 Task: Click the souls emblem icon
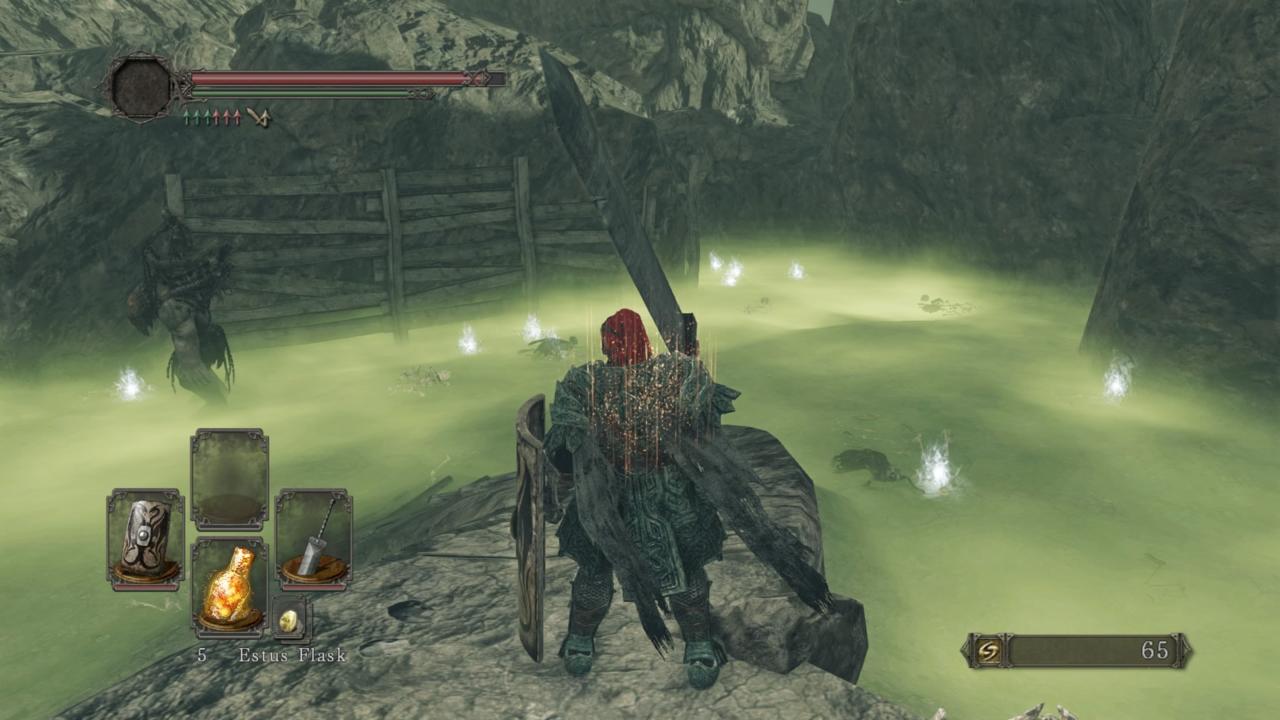tap(988, 650)
